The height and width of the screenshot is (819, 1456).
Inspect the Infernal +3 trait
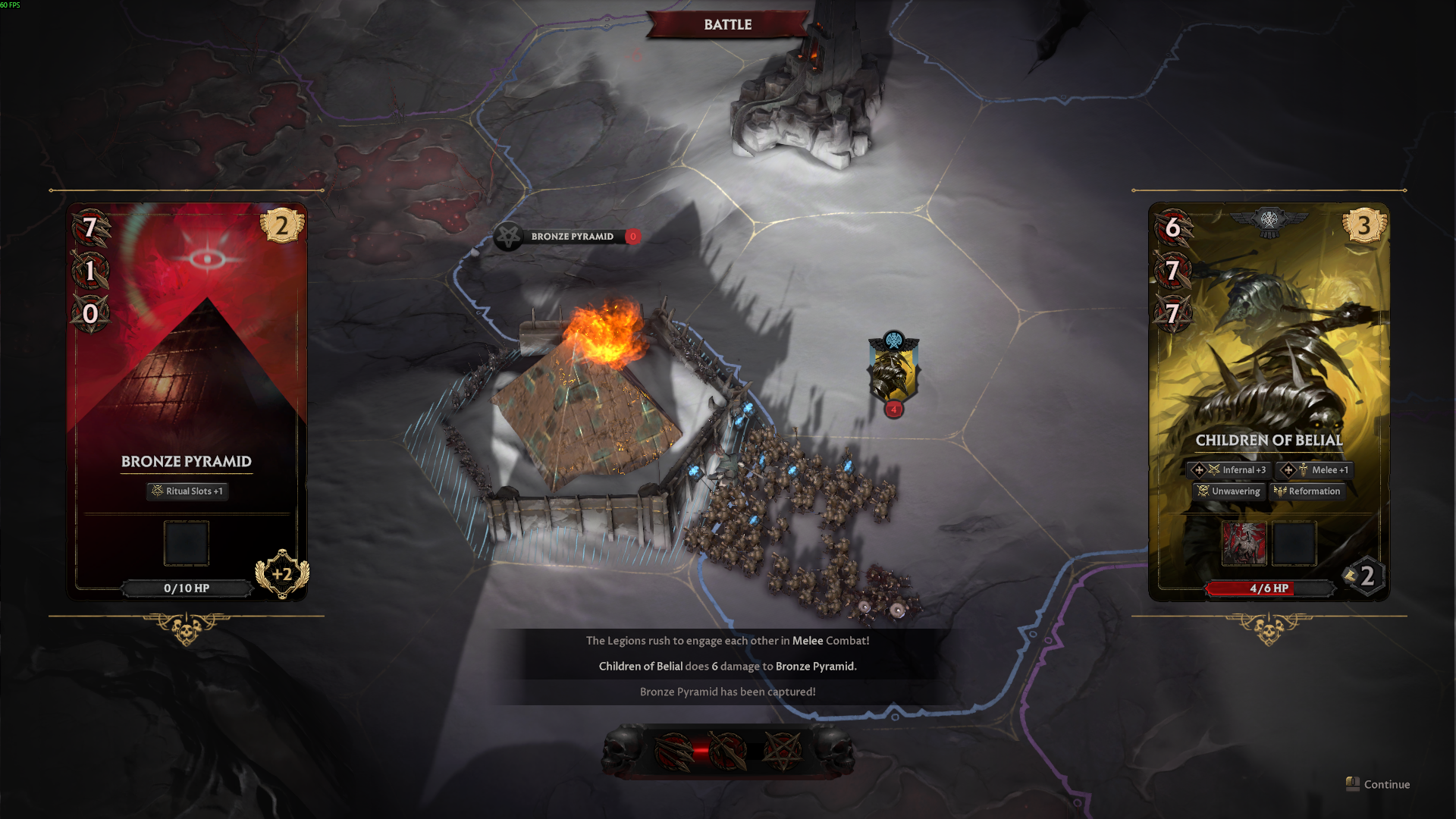(x=1228, y=470)
